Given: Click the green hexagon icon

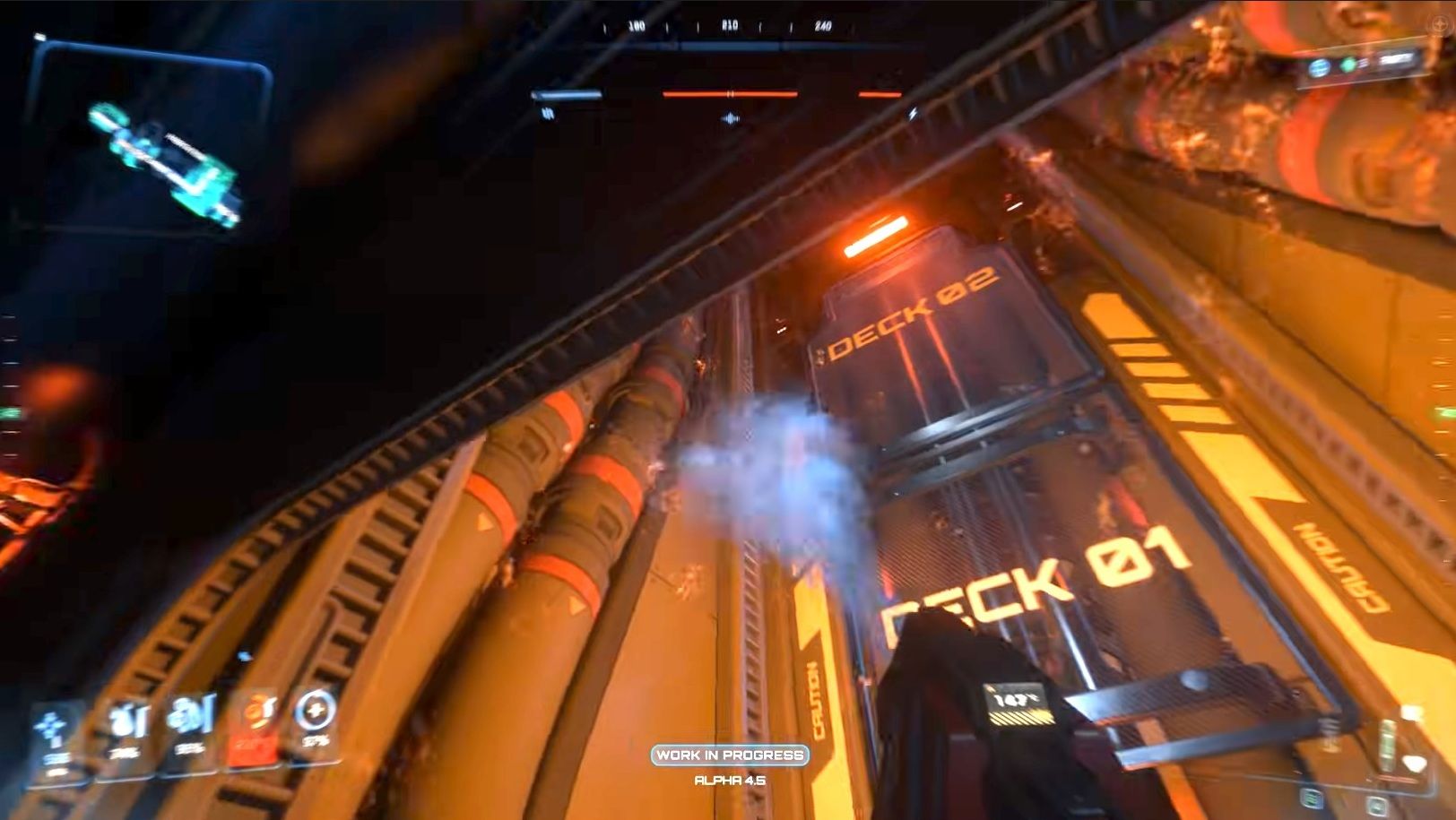Looking at the screenshot, I should pos(1348,65).
